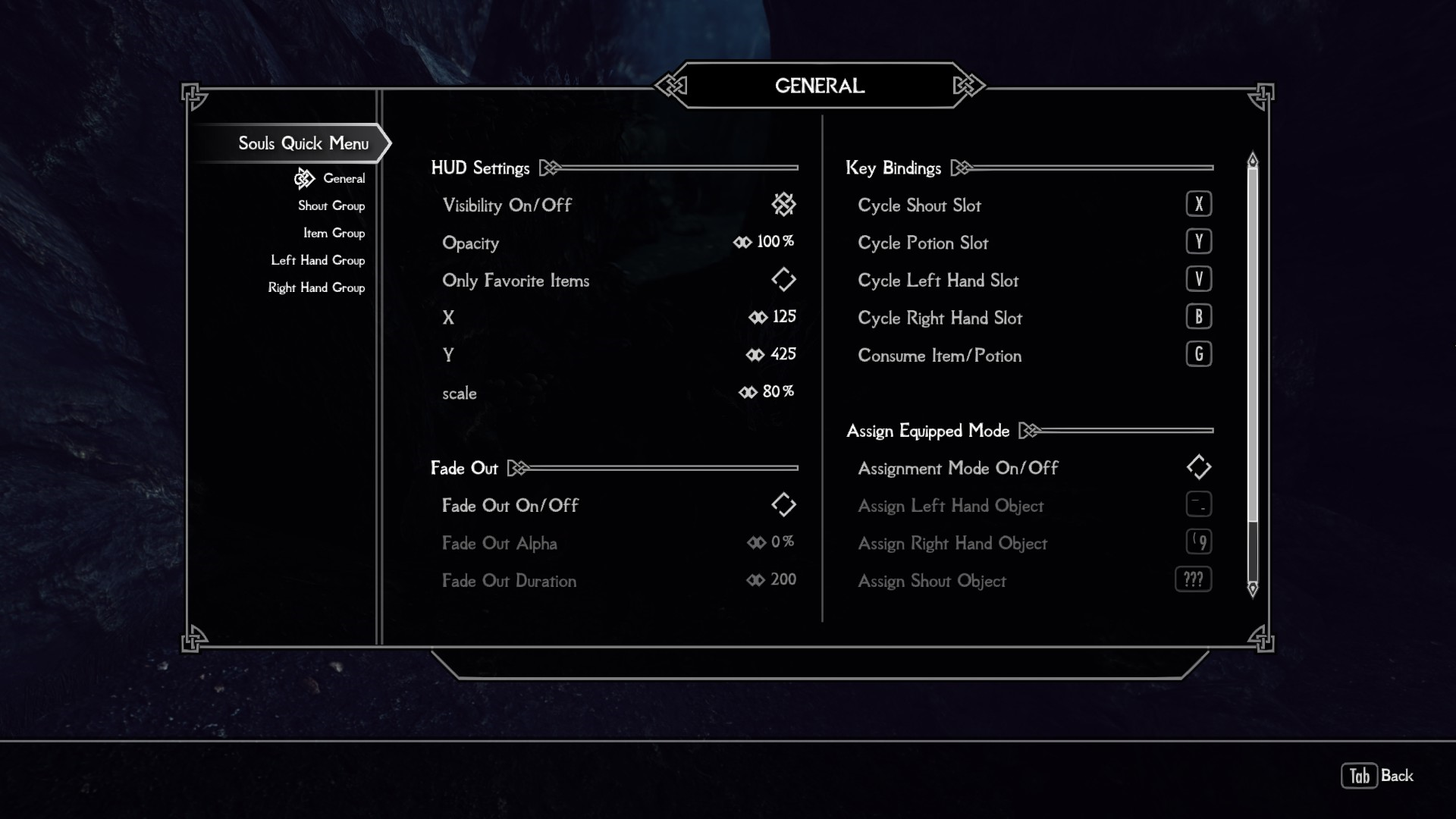This screenshot has width=1456, height=819.
Task: Open the keybind setting for Cycle Shout Slot
Action: (x=1199, y=203)
